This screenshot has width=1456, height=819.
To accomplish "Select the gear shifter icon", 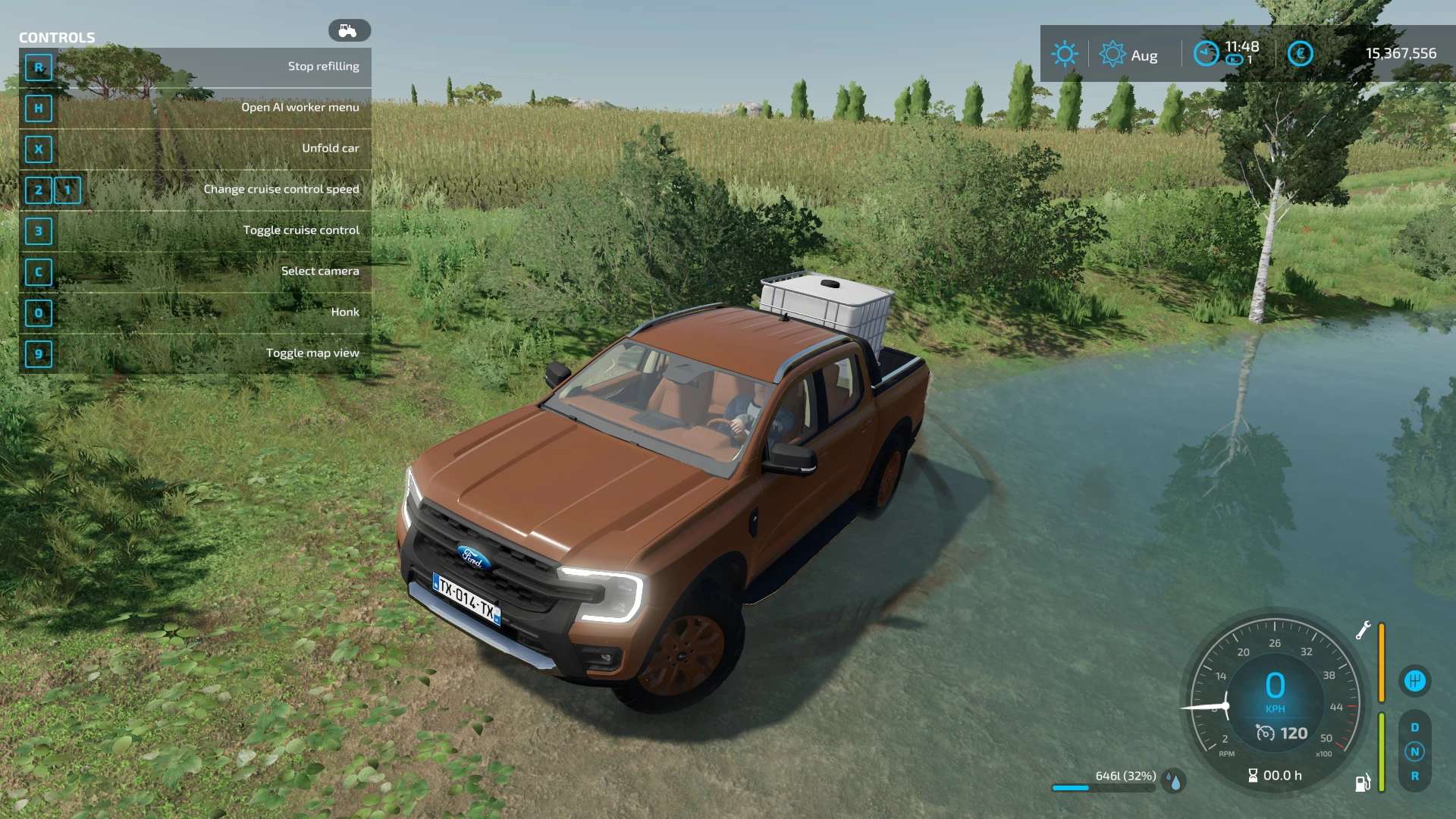I will 1414,680.
